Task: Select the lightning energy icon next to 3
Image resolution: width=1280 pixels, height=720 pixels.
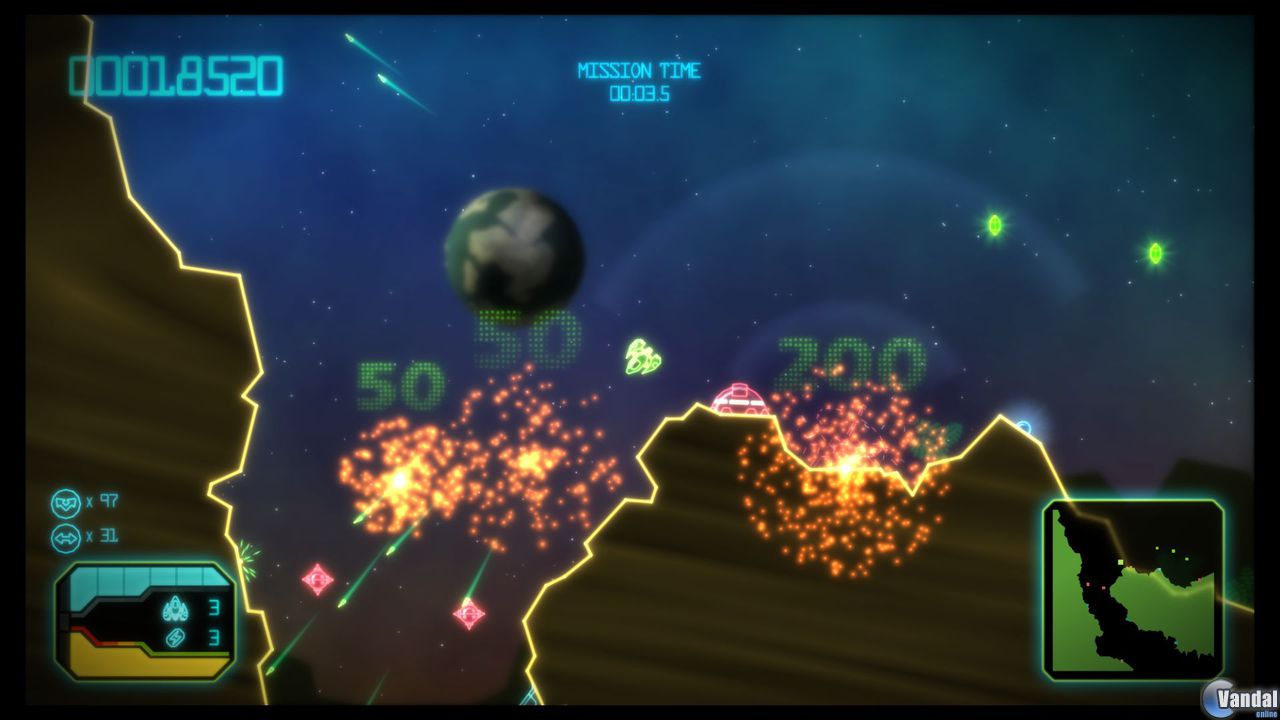Action: [x=174, y=638]
